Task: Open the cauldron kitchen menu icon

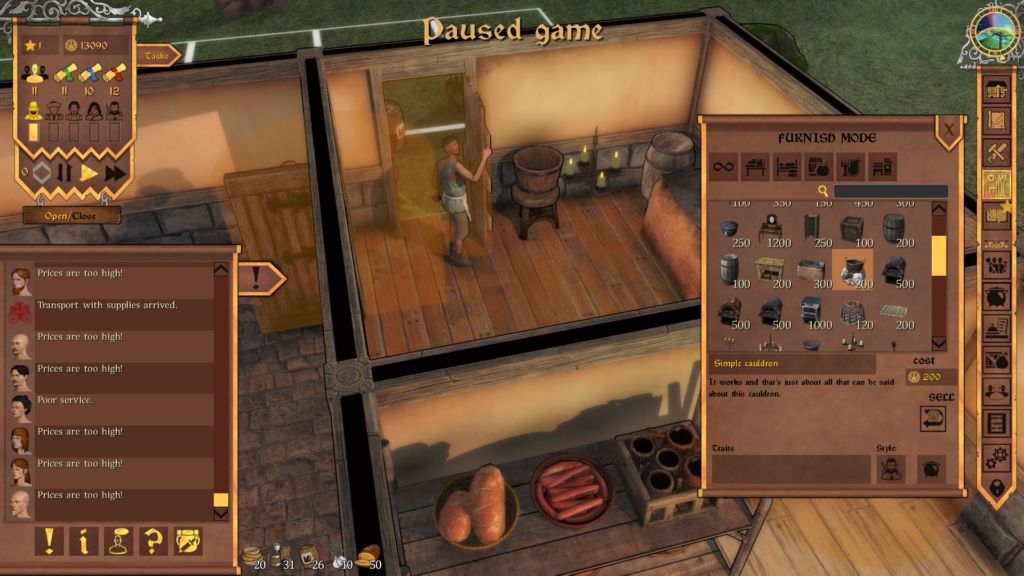Action: pyautogui.click(x=996, y=296)
